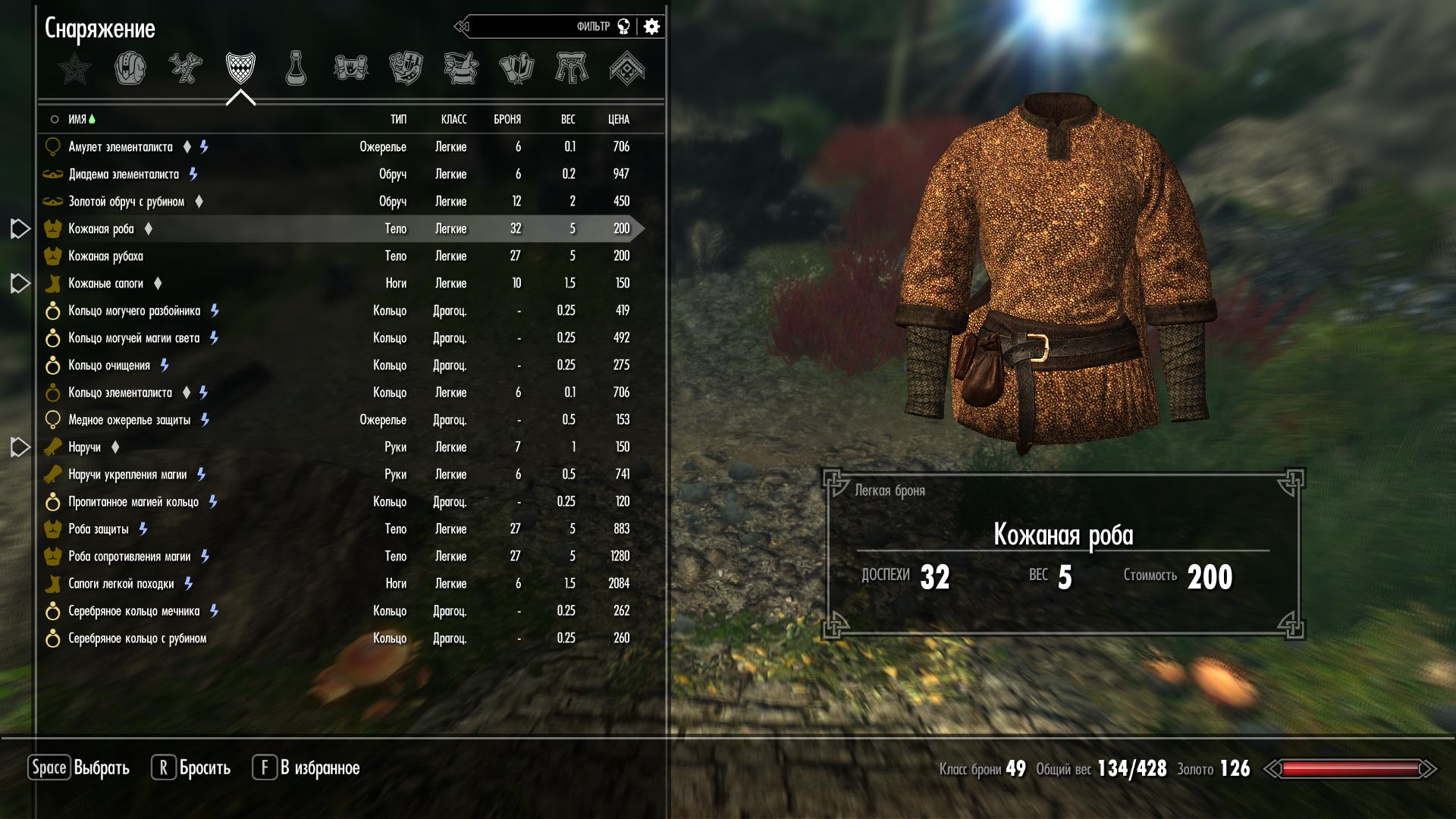
Task: Sort items by the ИМЯ name column
Action: (x=77, y=119)
